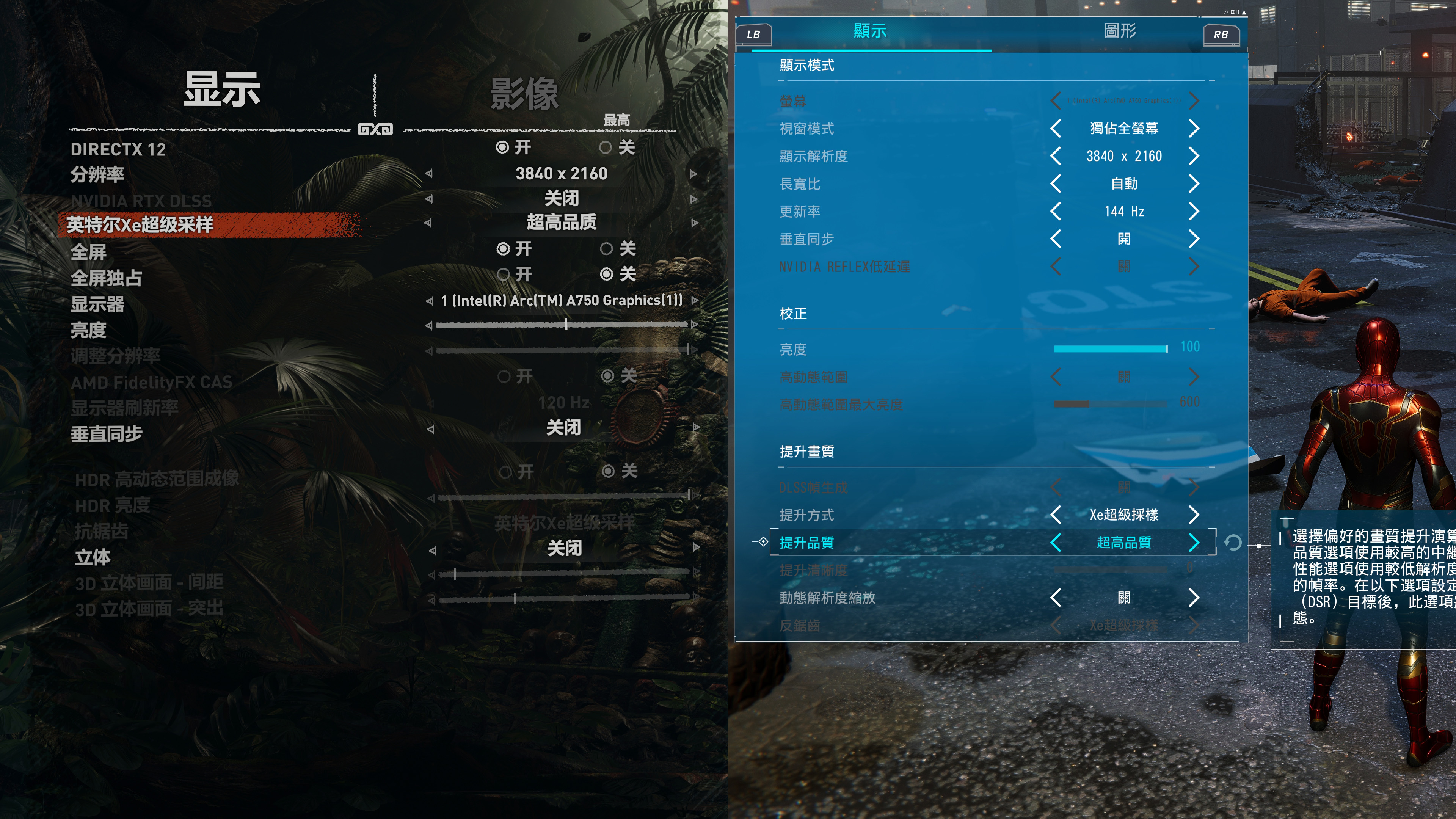Switch tabs using the RB shoulder icon
This screenshot has width=1456, height=819.
pos(1221,34)
